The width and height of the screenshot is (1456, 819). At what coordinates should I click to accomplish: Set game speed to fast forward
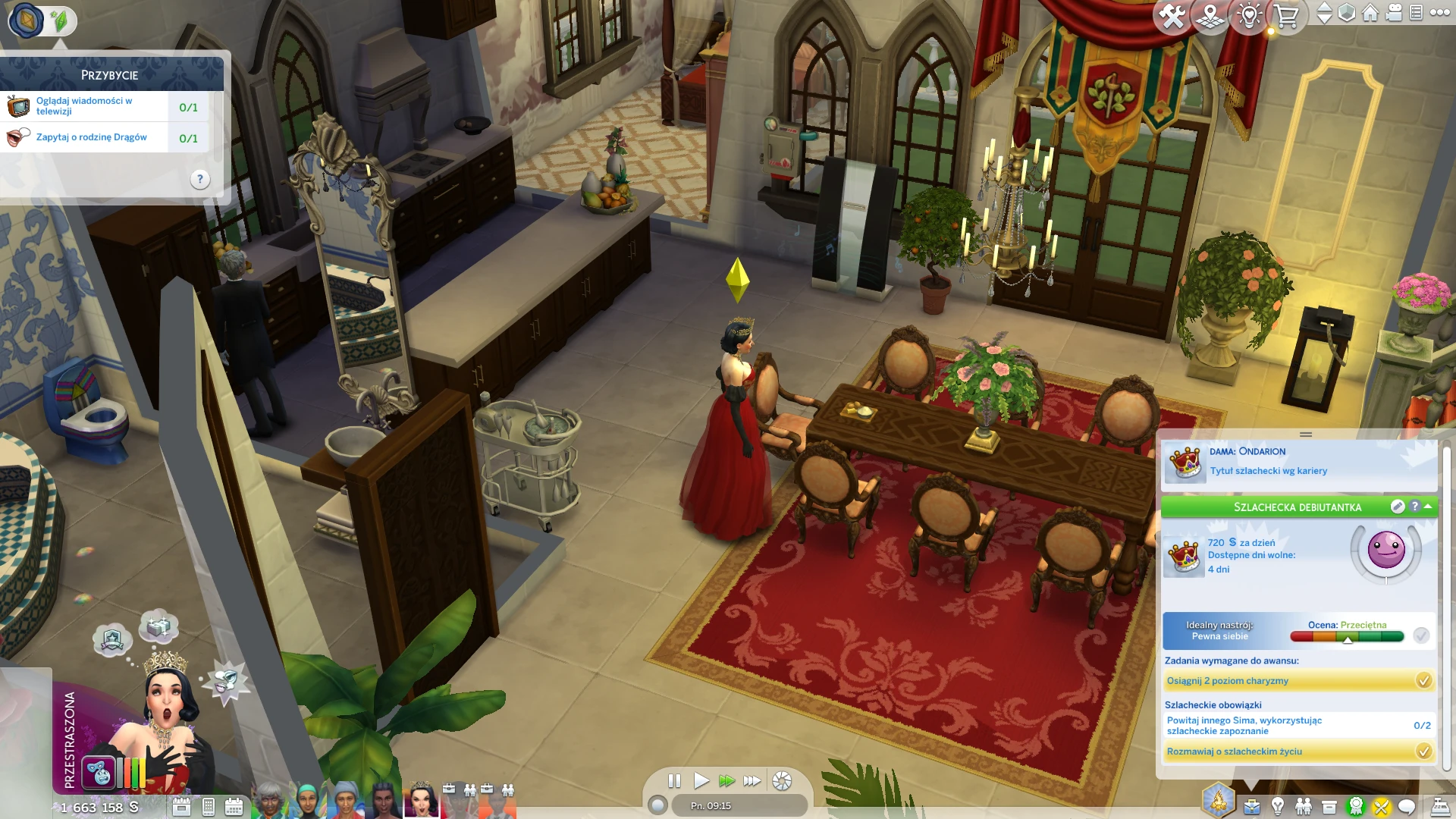(x=726, y=780)
